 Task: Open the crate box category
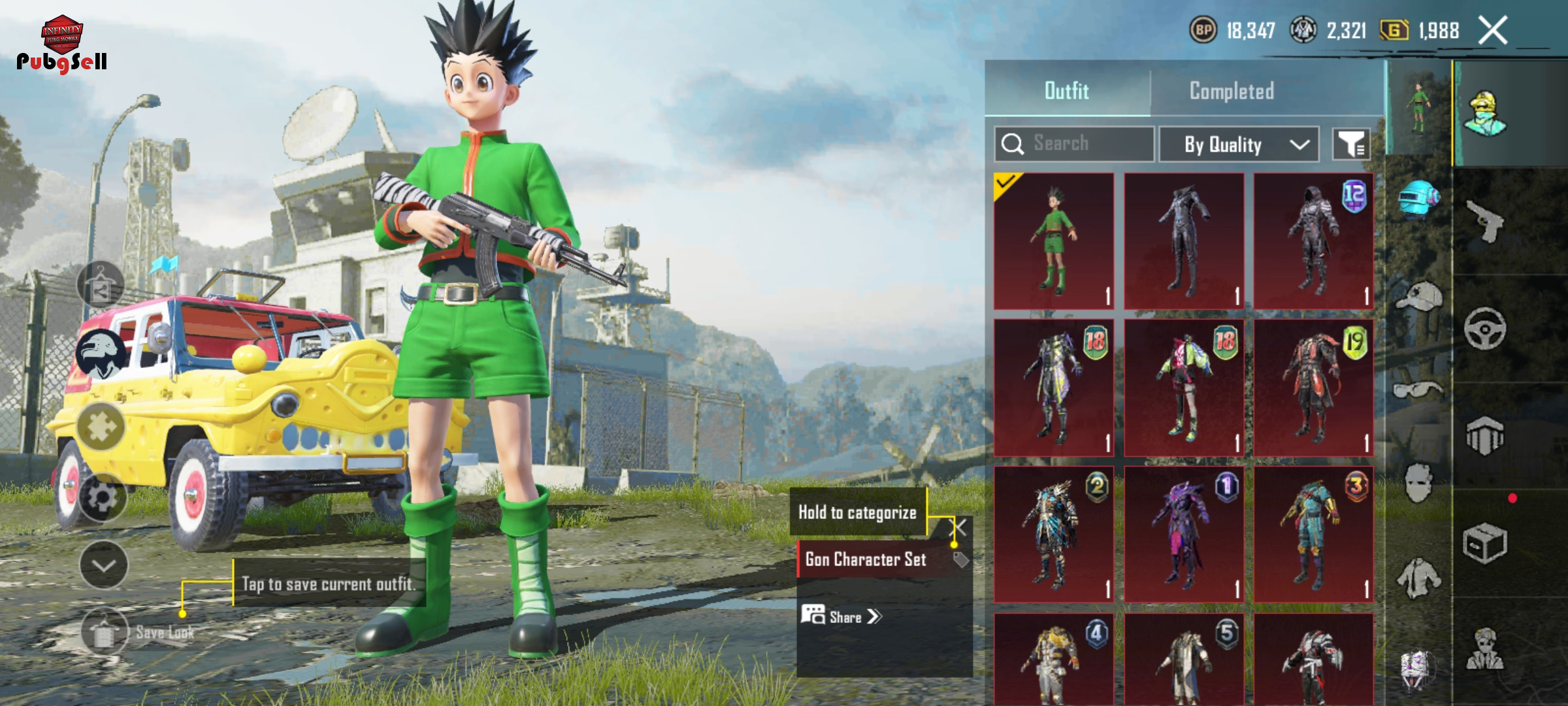pos(1485,543)
